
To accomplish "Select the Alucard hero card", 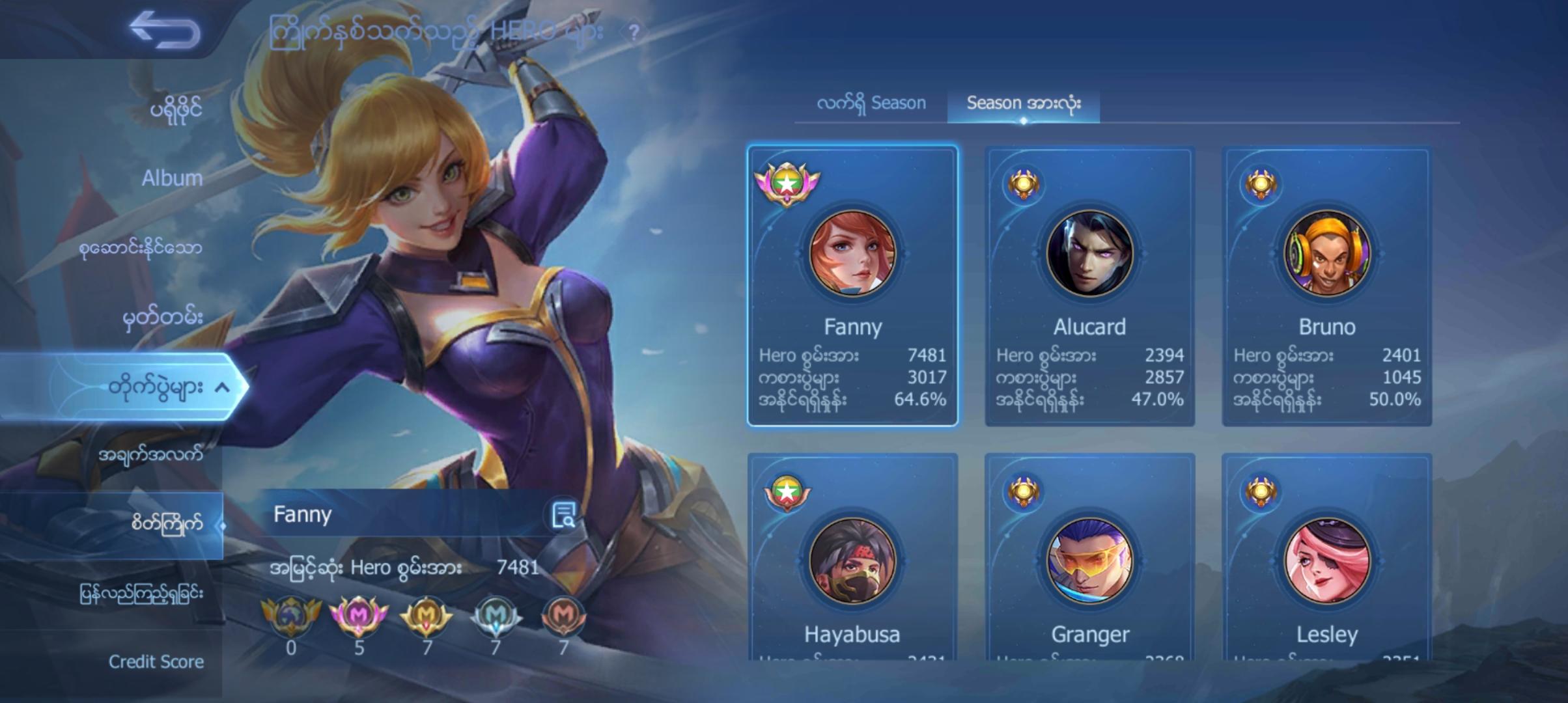I will (1089, 286).
